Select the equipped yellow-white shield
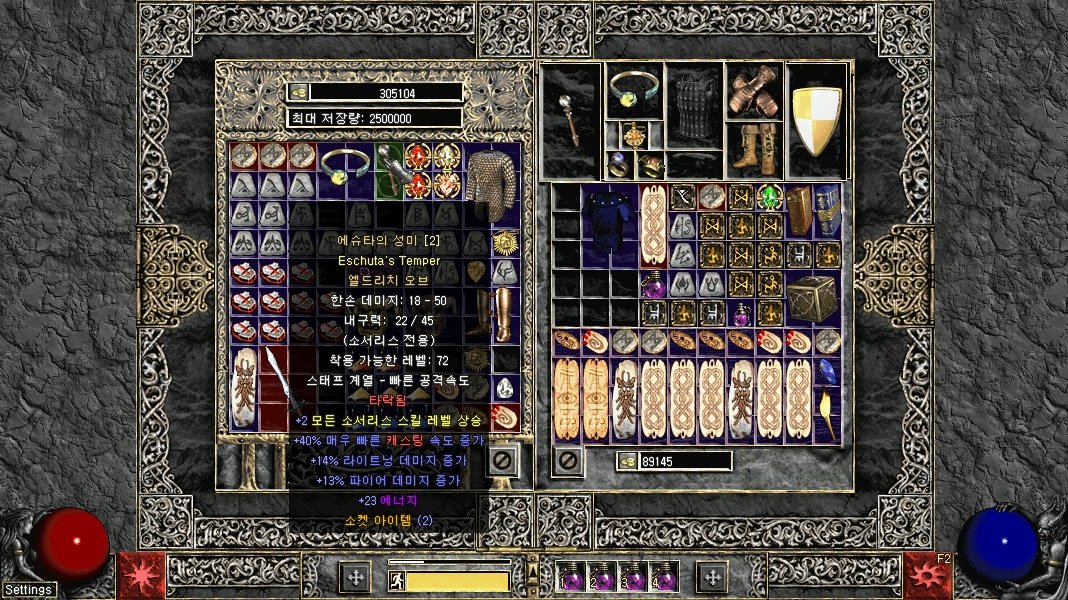 817,121
